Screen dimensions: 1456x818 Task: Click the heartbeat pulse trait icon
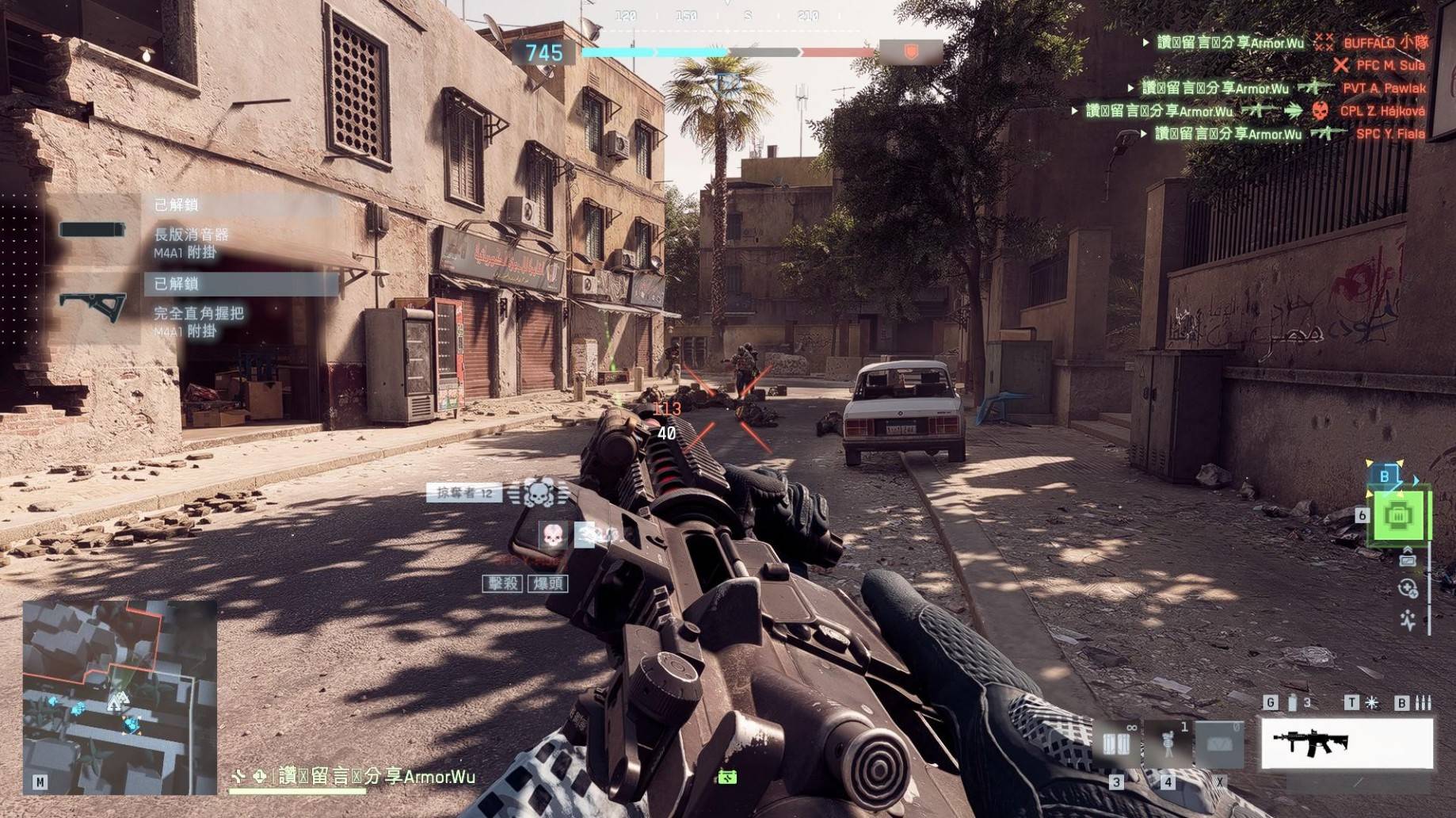[x=1408, y=619]
